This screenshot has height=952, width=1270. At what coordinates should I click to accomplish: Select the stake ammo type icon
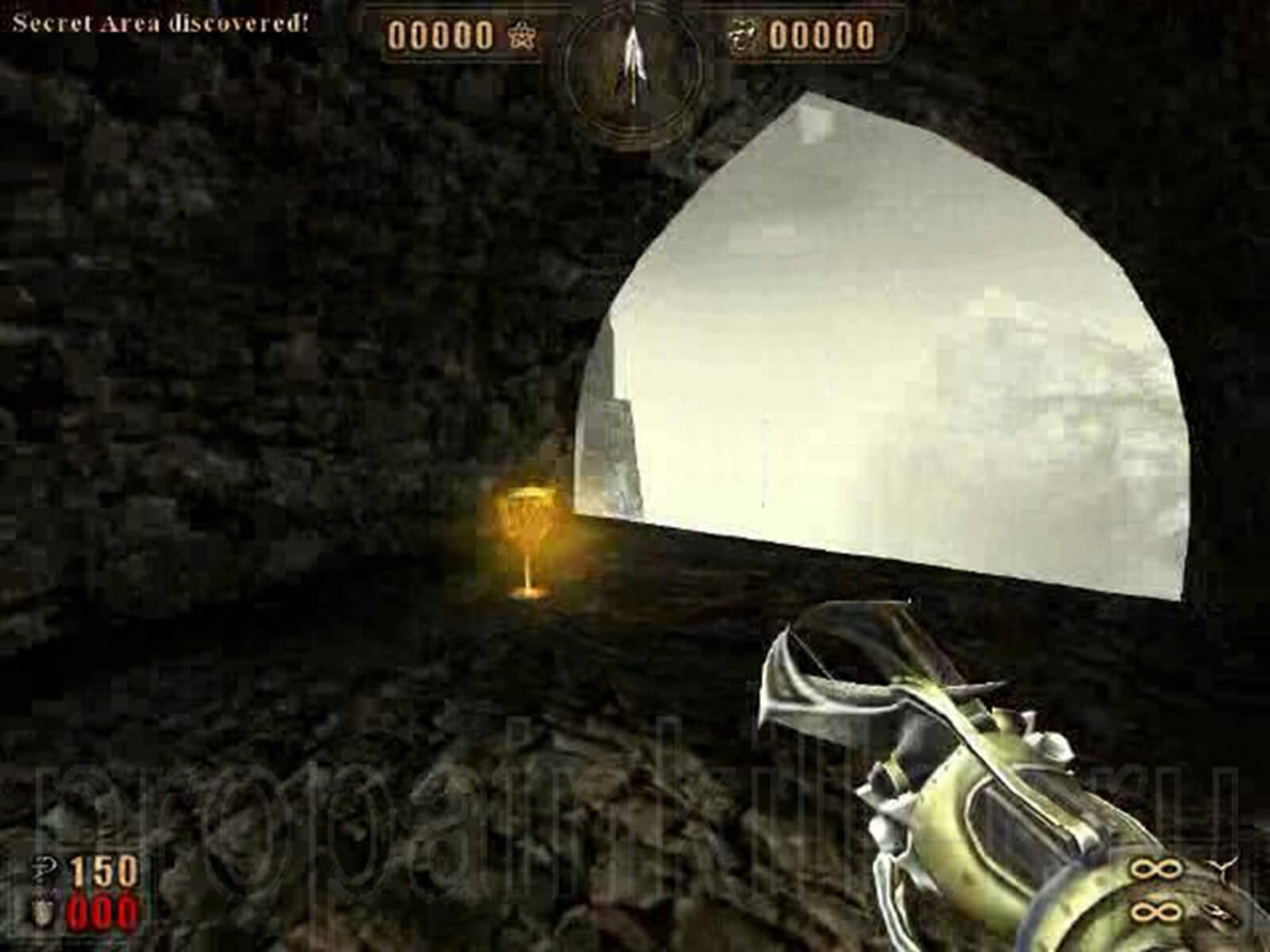pyautogui.click(x=1221, y=869)
